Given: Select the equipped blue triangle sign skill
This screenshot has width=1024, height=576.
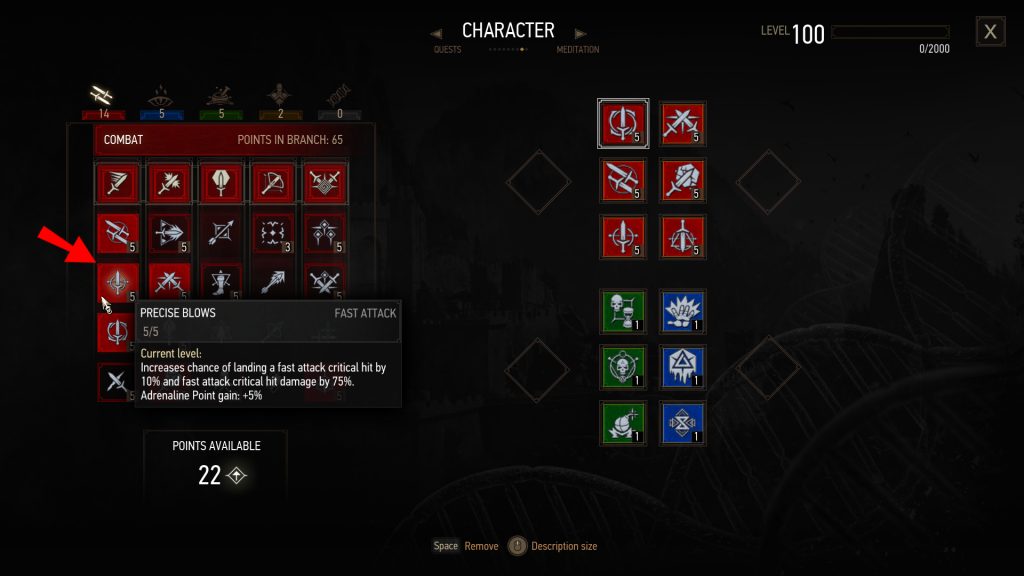Looking at the screenshot, I should [x=682, y=366].
